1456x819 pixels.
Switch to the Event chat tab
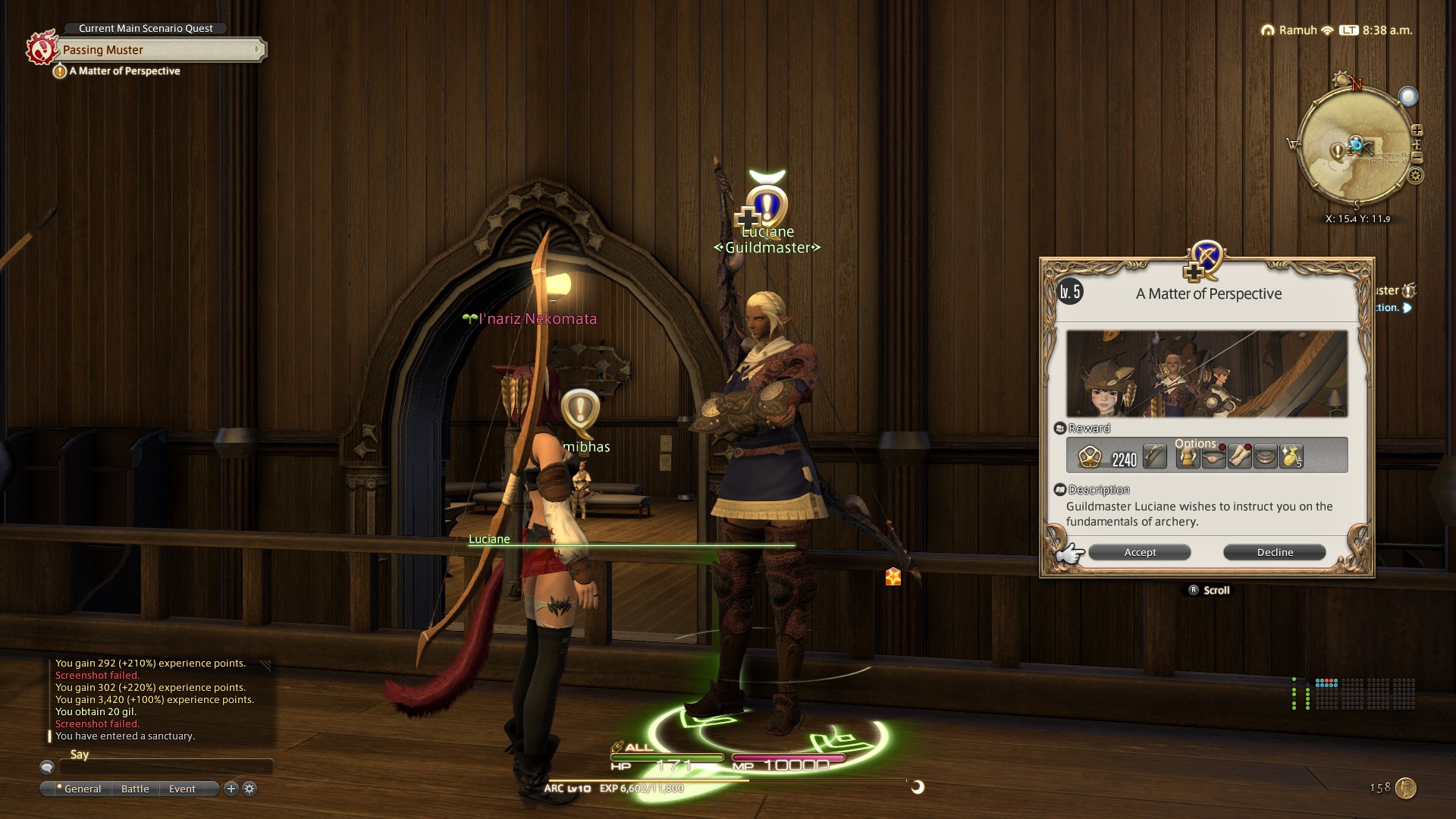click(182, 789)
